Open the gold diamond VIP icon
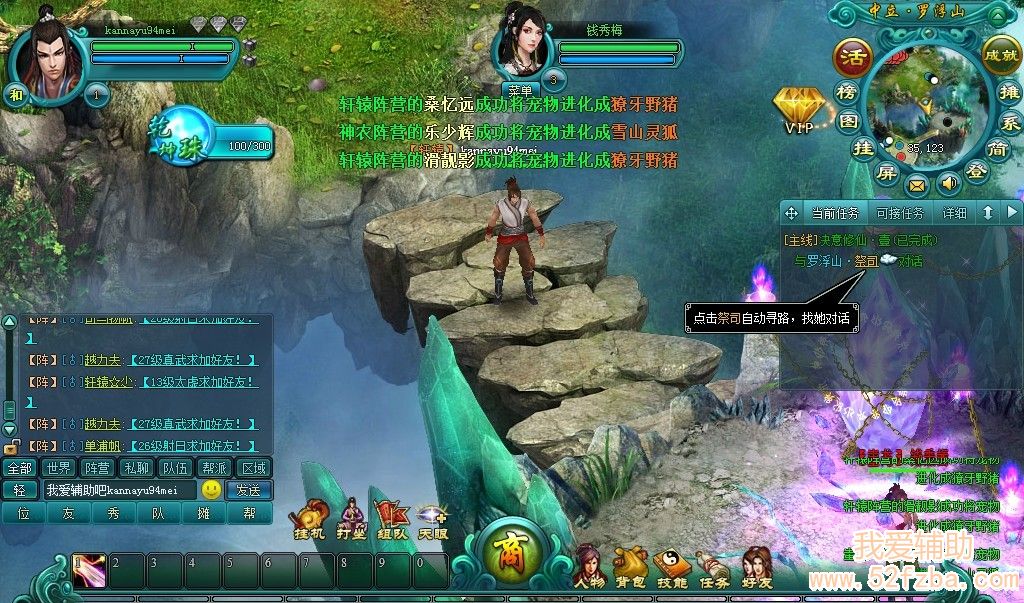This screenshot has width=1024, height=603. click(x=800, y=105)
